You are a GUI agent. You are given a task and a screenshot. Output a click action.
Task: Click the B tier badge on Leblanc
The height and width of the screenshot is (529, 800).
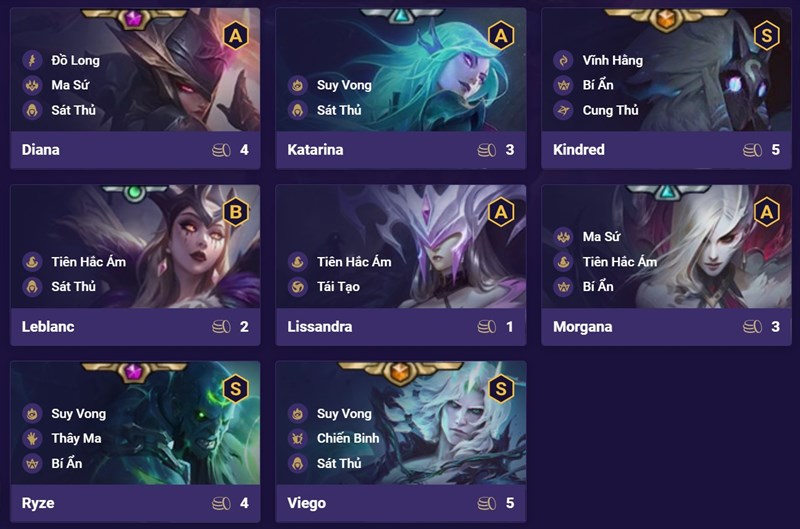pyautogui.click(x=235, y=212)
